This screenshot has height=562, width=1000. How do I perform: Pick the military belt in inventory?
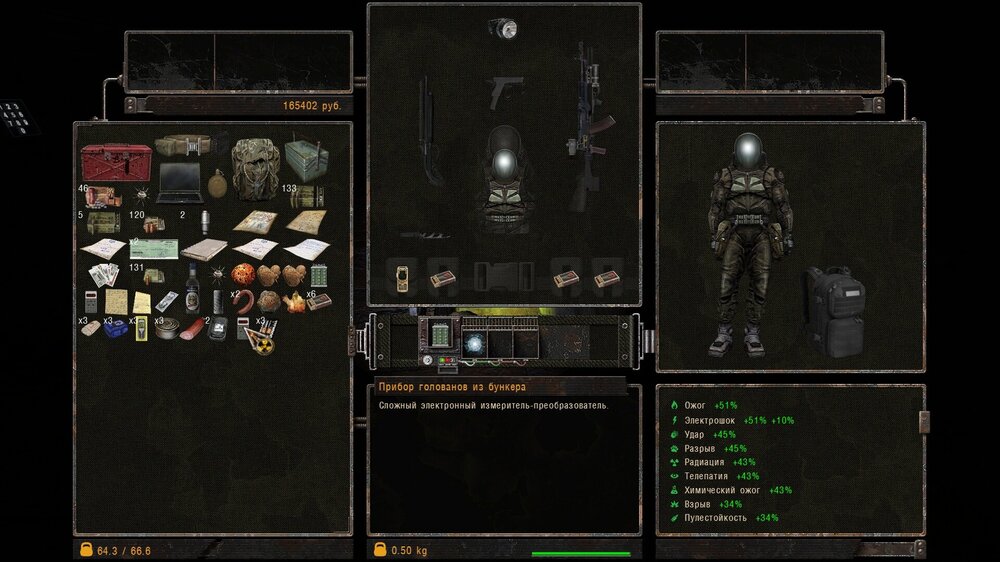183,147
